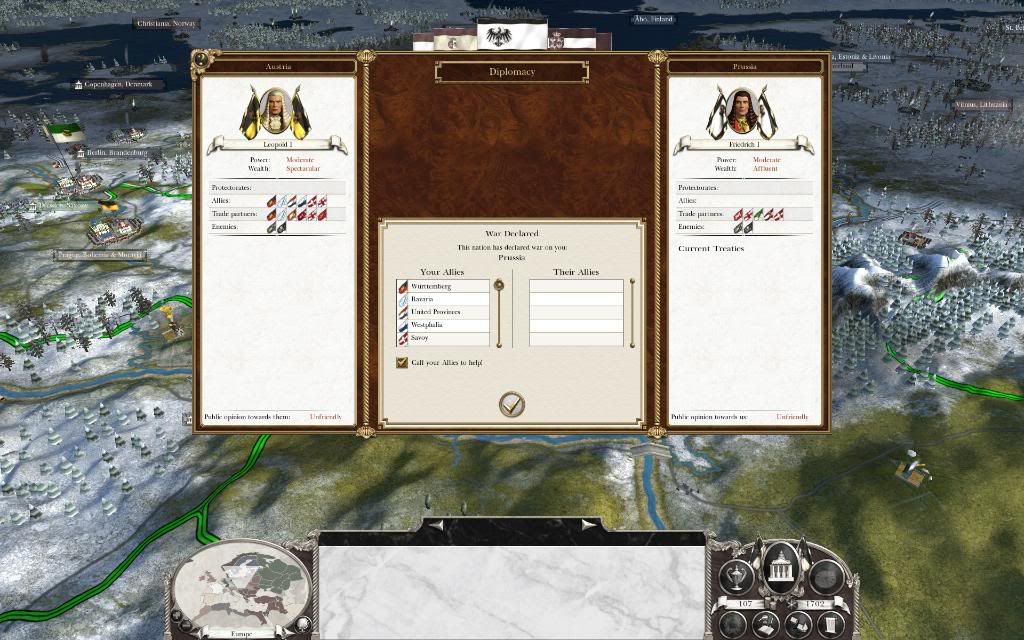Toggle the Call your Allies to help checkbox
This screenshot has height=640, width=1024.
pyautogui.click(x=402, y=362)
